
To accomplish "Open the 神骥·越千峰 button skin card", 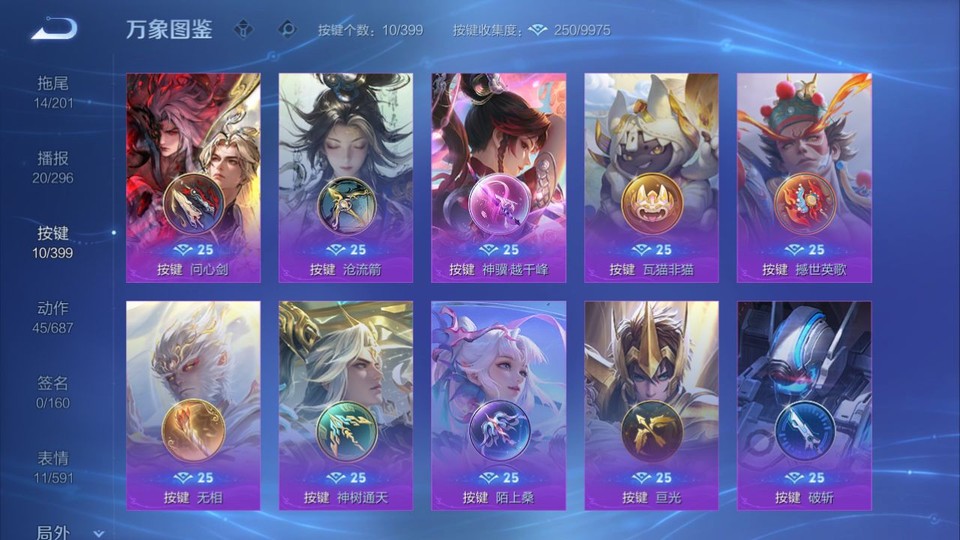I will tap(498, 178).
